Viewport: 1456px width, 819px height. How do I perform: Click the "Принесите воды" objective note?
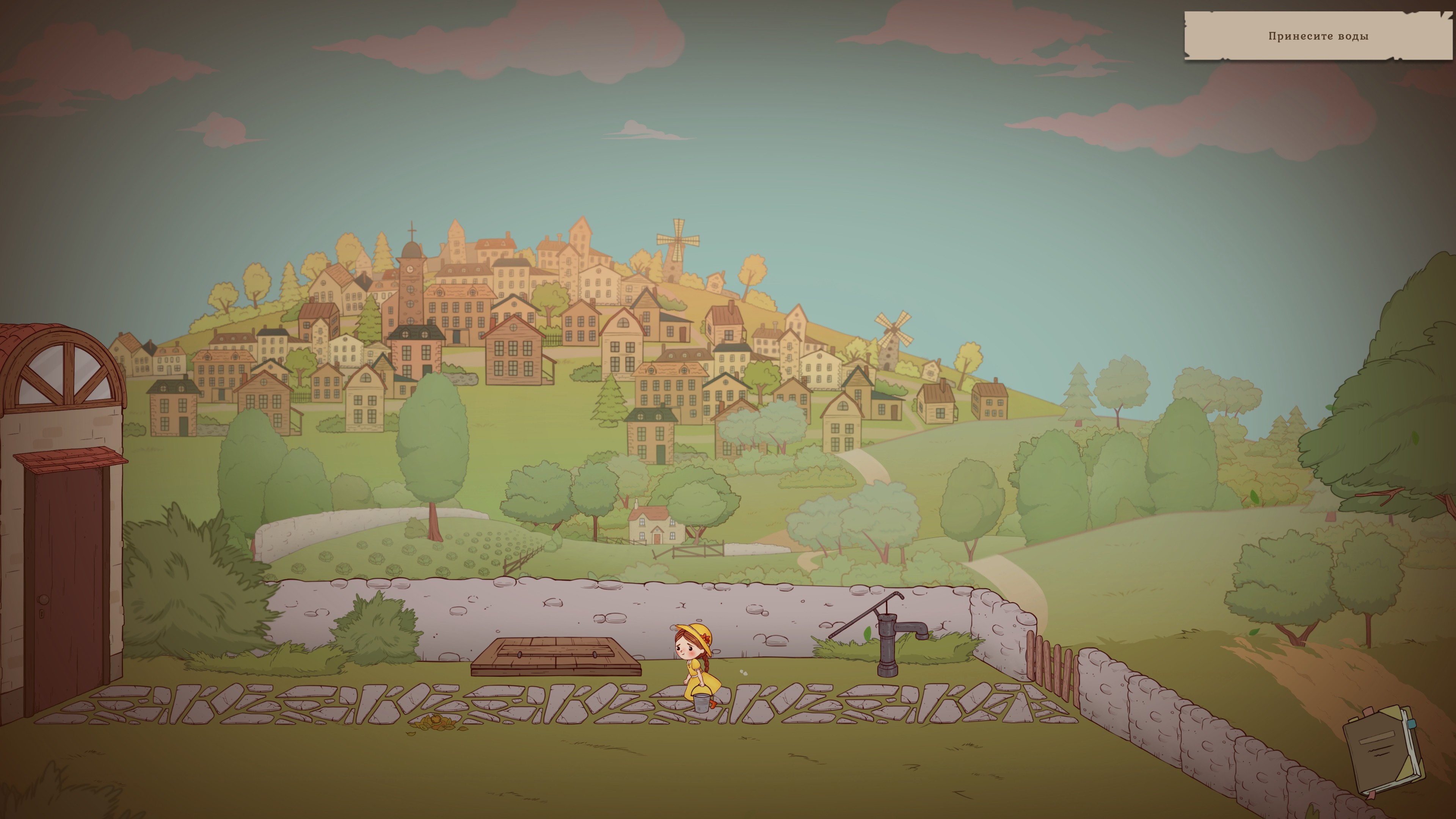click(x=1318, y=36)
